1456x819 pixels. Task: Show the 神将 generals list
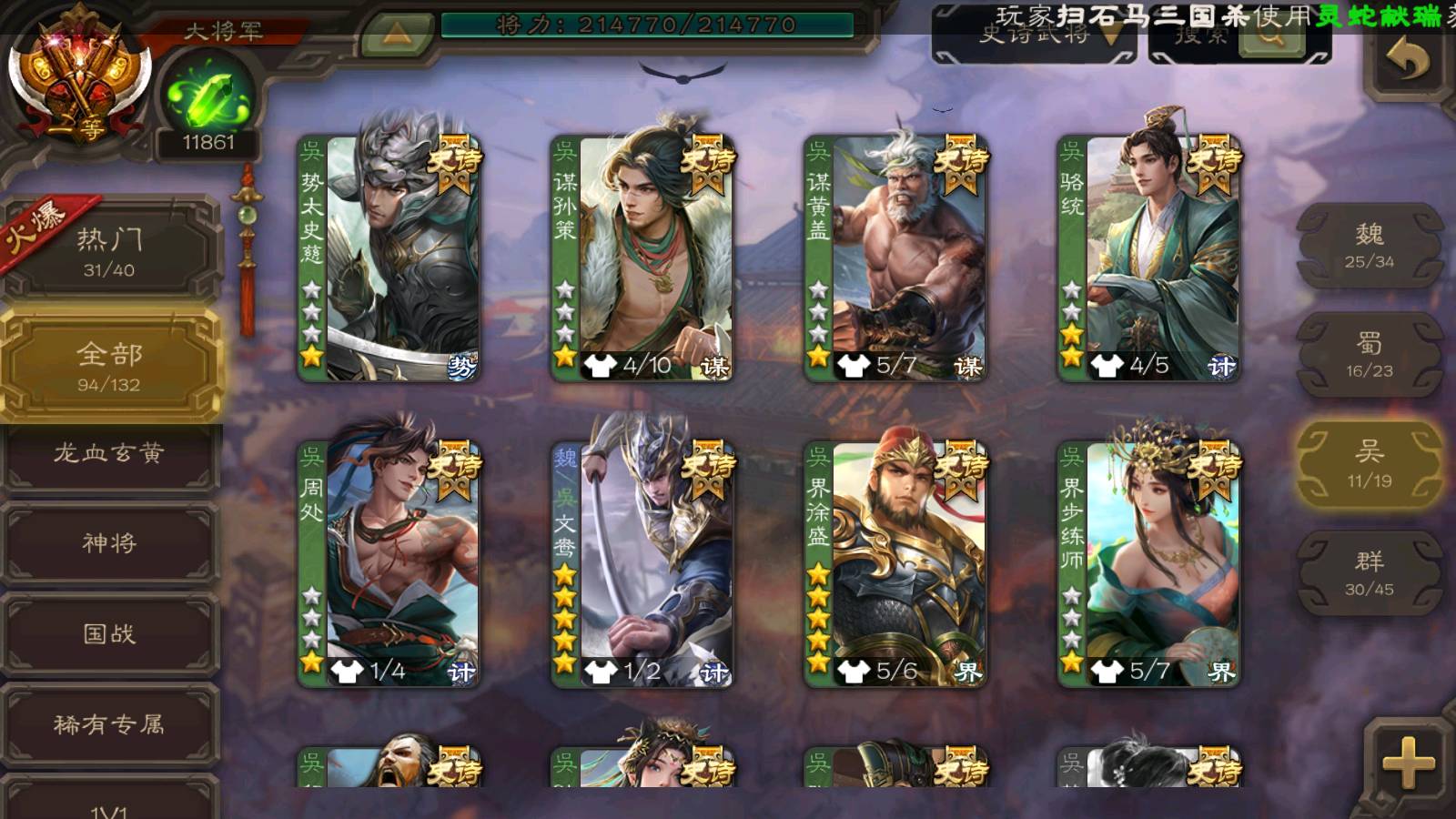[x=109, y=543]
